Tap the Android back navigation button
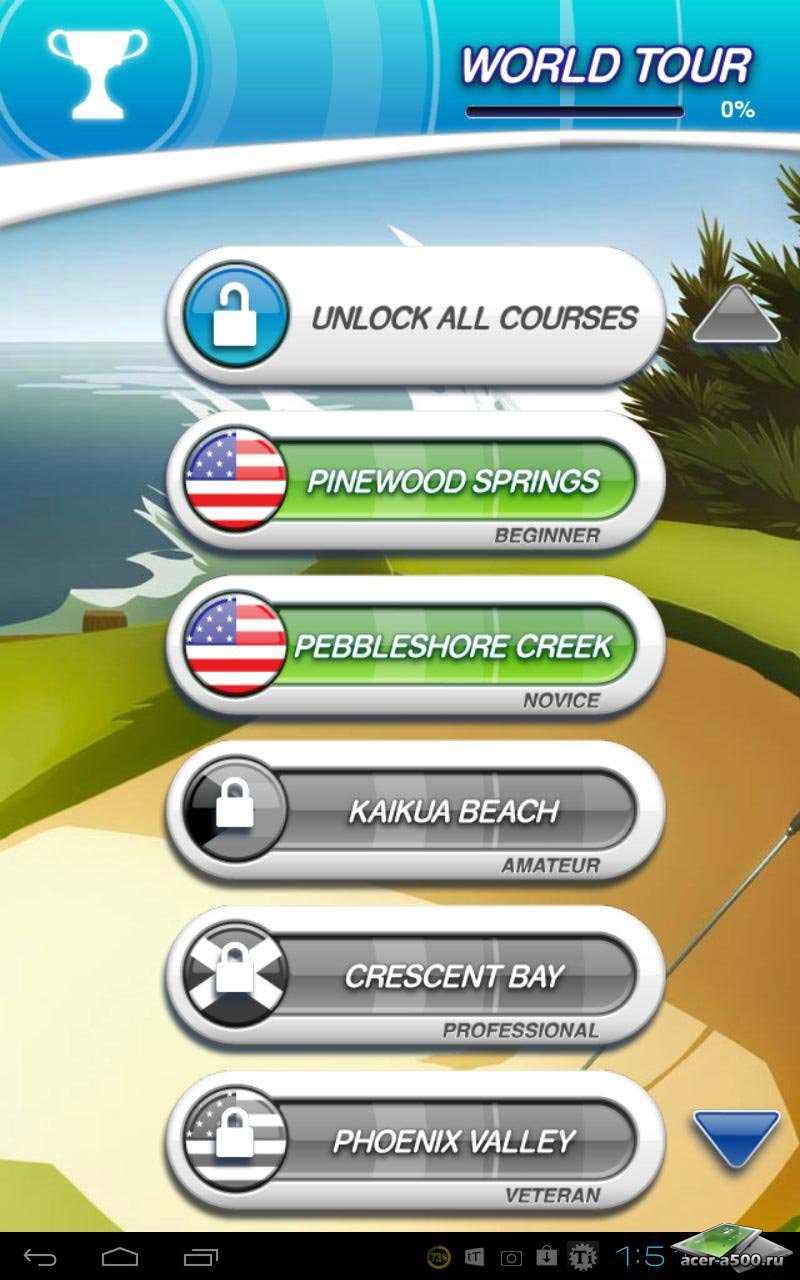This screenshot has height=1280, width=800. pos(41,1256)
